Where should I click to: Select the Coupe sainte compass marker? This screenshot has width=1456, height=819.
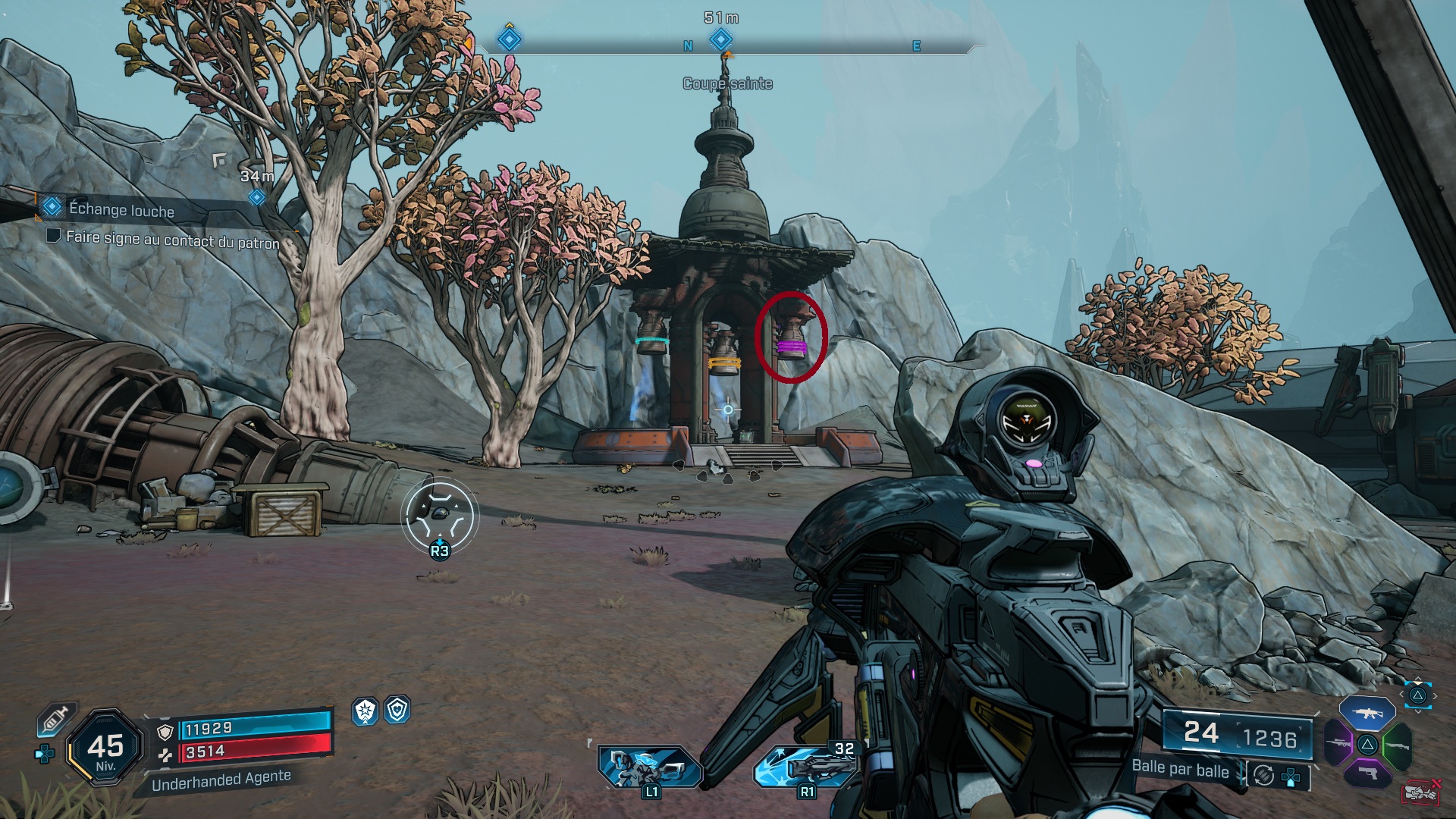[x=721, y=39]
